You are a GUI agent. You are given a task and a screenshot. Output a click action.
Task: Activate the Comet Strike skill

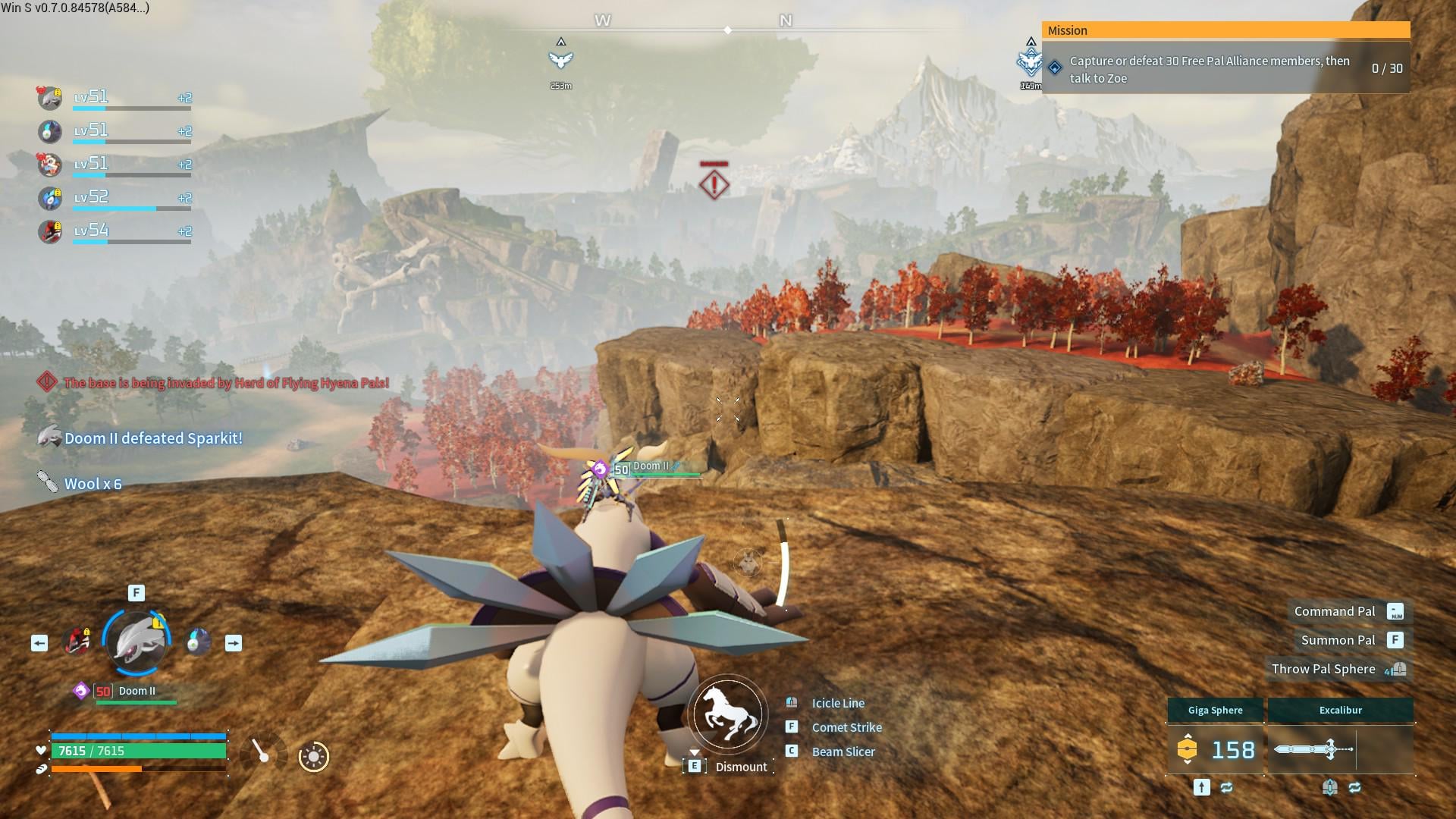846,728
